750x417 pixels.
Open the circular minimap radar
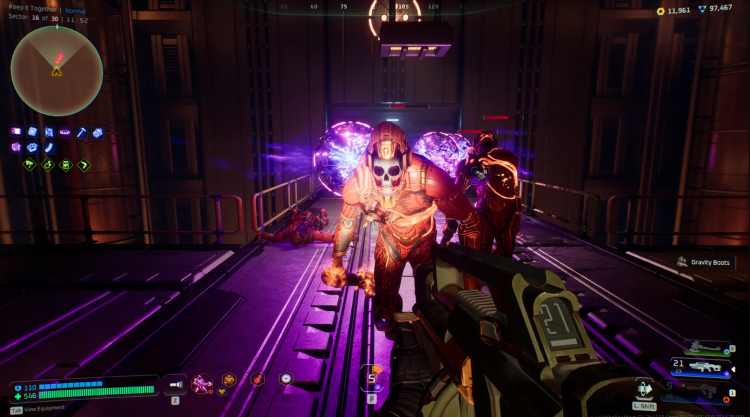(56, 71)
